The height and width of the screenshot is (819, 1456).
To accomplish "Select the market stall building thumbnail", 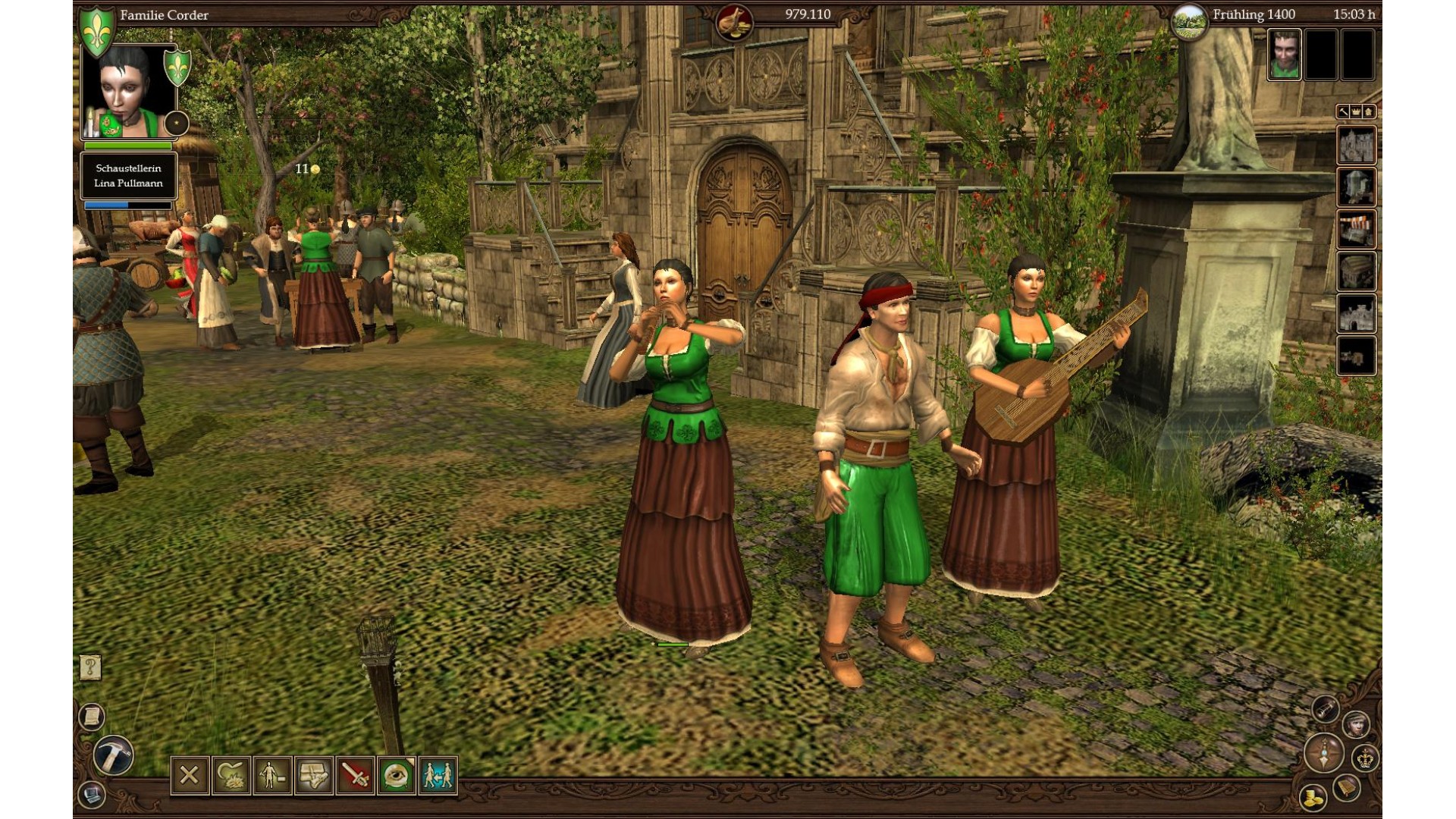I will tap(1356, 230).
